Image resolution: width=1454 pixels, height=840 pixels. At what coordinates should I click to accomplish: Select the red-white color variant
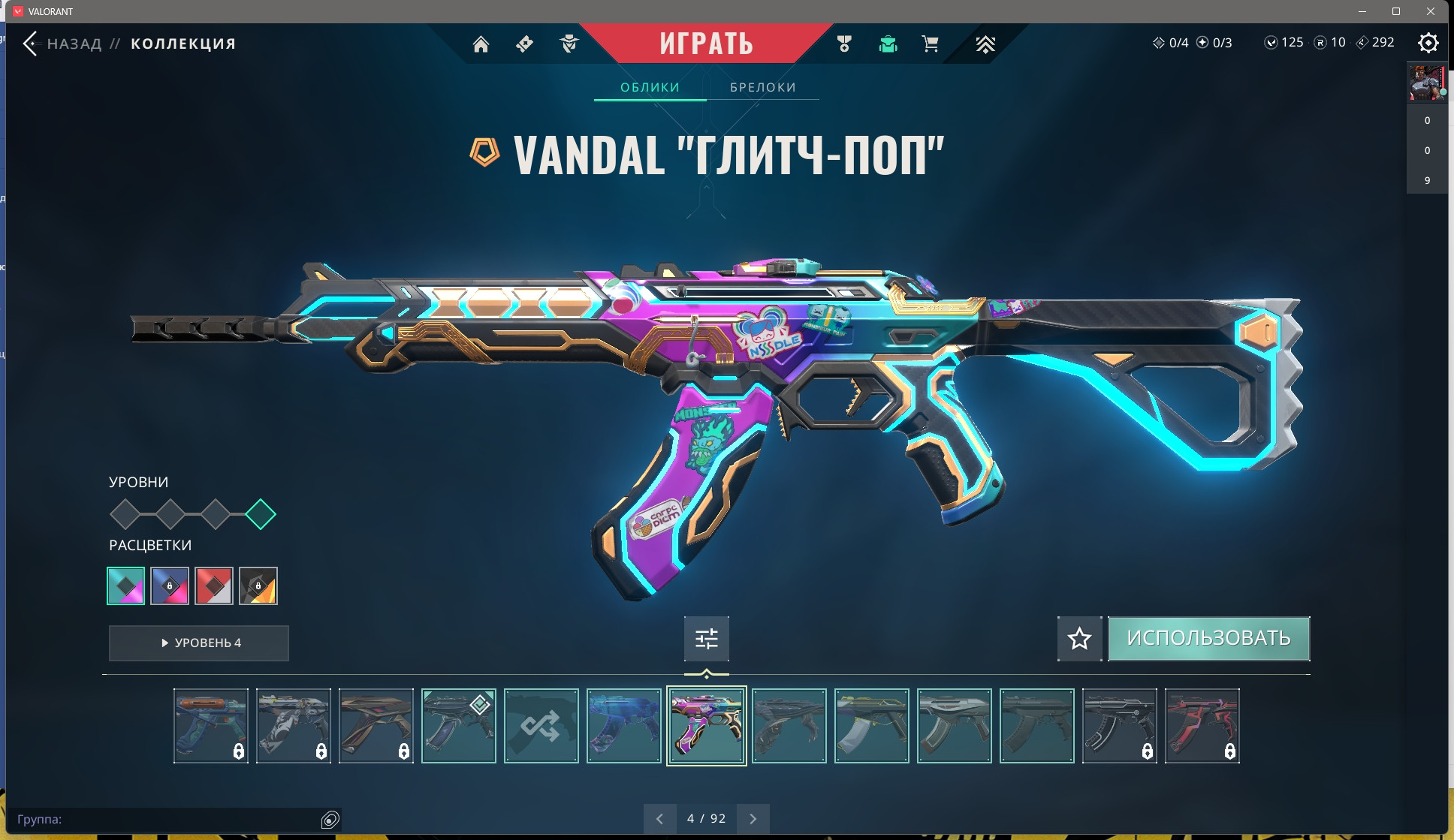(x=214, y=586)
